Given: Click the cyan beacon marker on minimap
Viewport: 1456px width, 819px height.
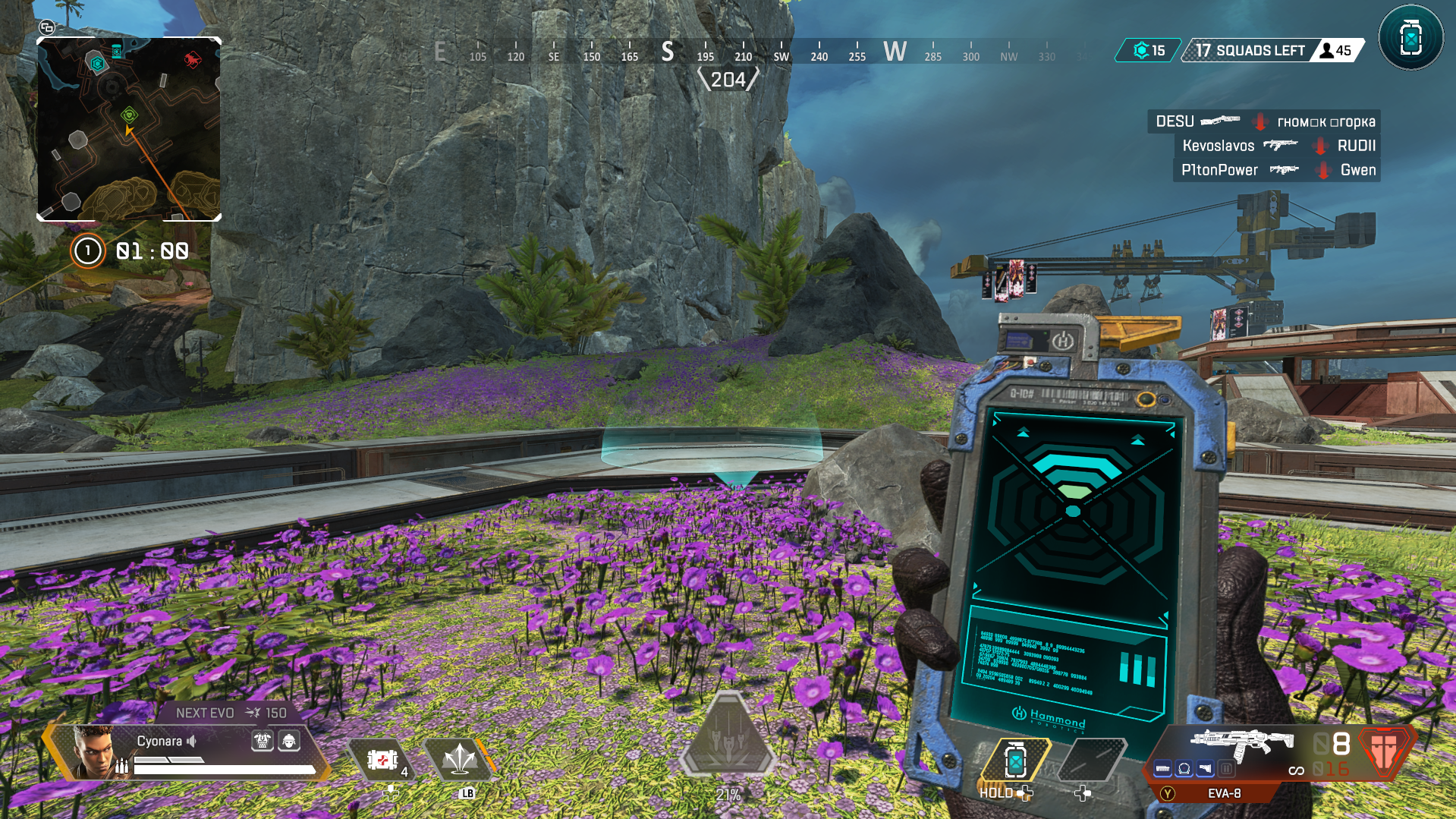Looking at the screenshot, I should coord(97,63).
